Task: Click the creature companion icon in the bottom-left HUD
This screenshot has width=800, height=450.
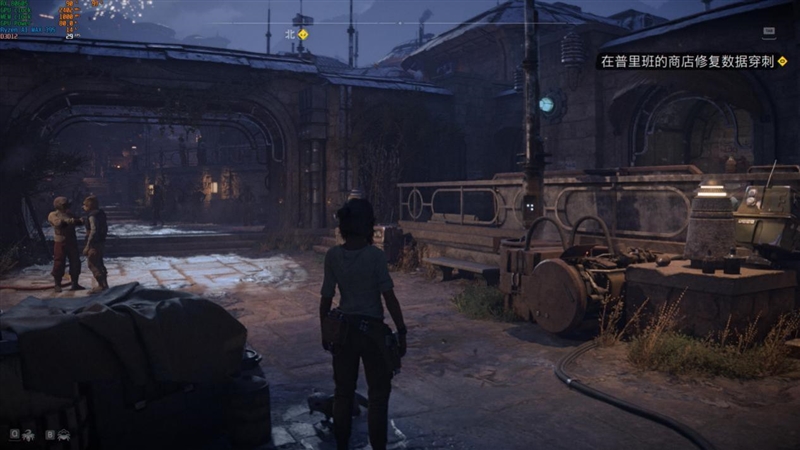Action: coord(29,435)
